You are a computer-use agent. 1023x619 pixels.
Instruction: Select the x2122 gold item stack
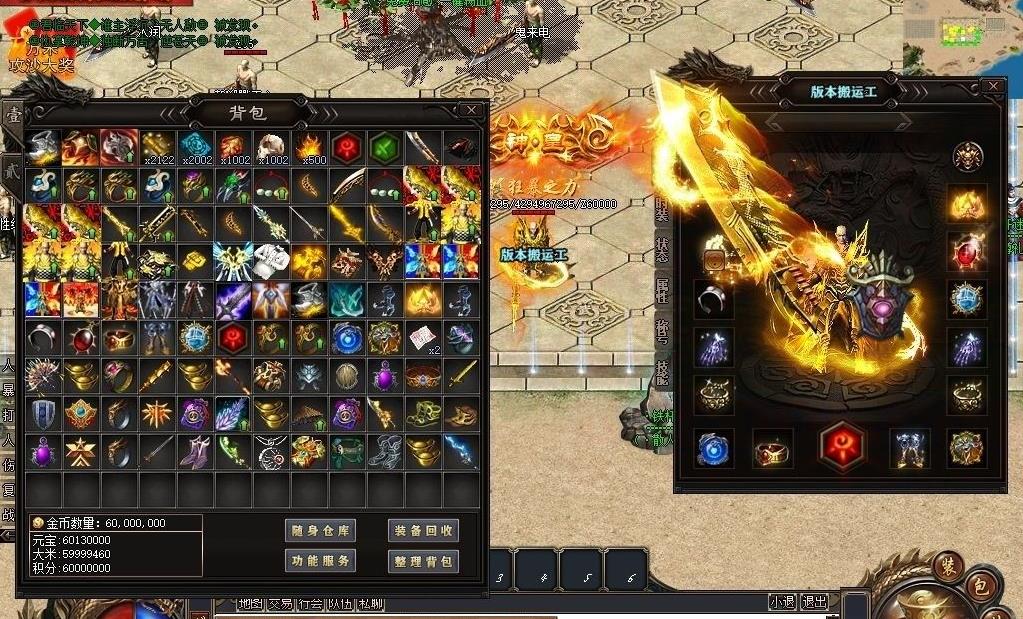(x=158, y=148)
